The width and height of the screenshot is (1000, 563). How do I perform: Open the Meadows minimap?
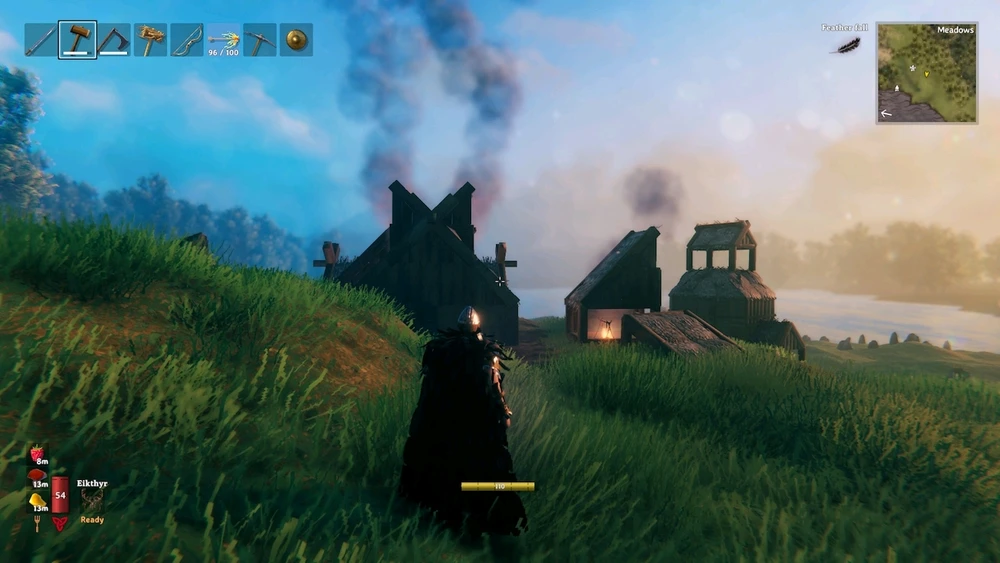click(927, 73)
